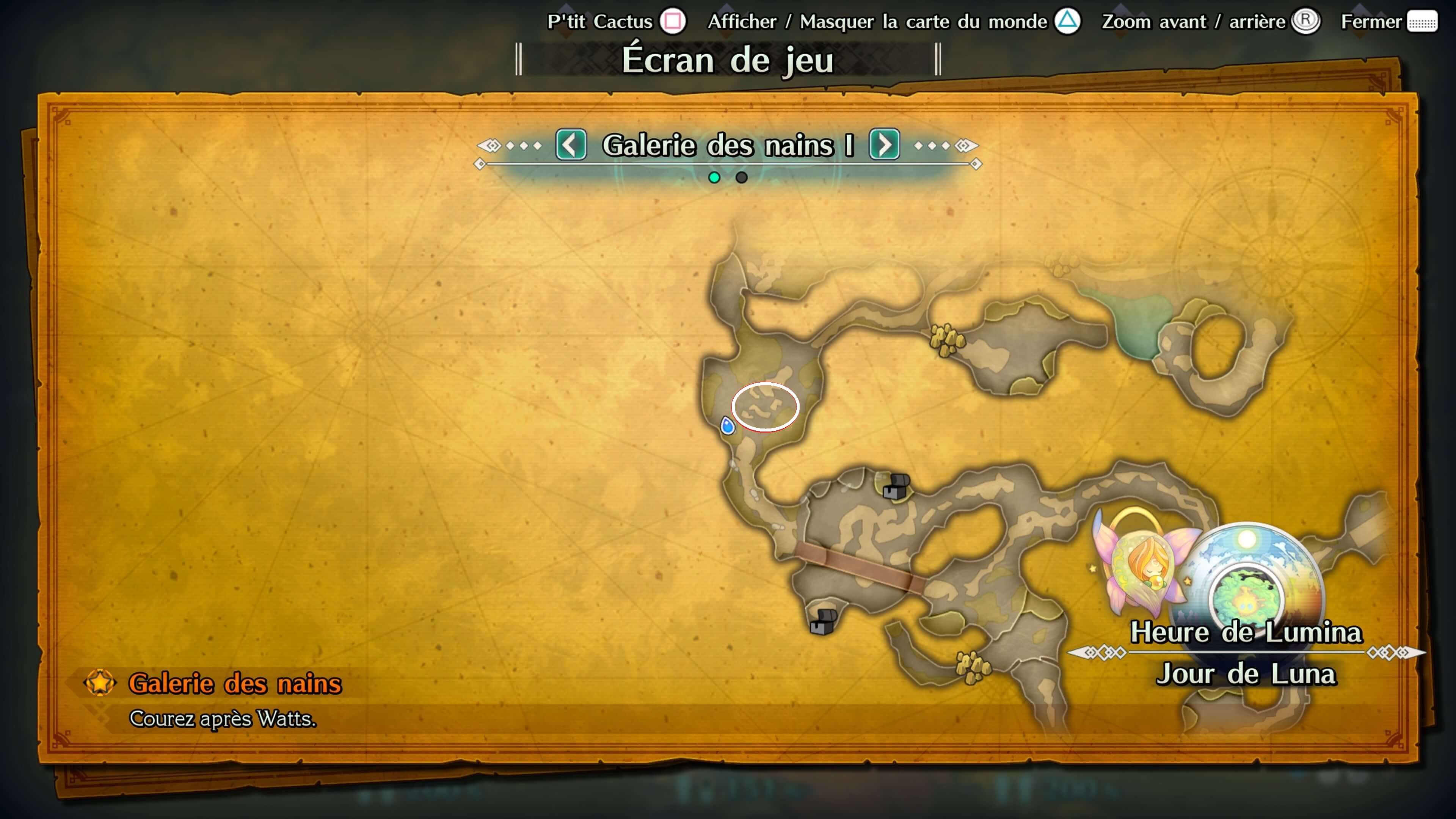Screen dimensions: 1456x819
Task: Toggle the world map display option
Action: coord(893,22)
